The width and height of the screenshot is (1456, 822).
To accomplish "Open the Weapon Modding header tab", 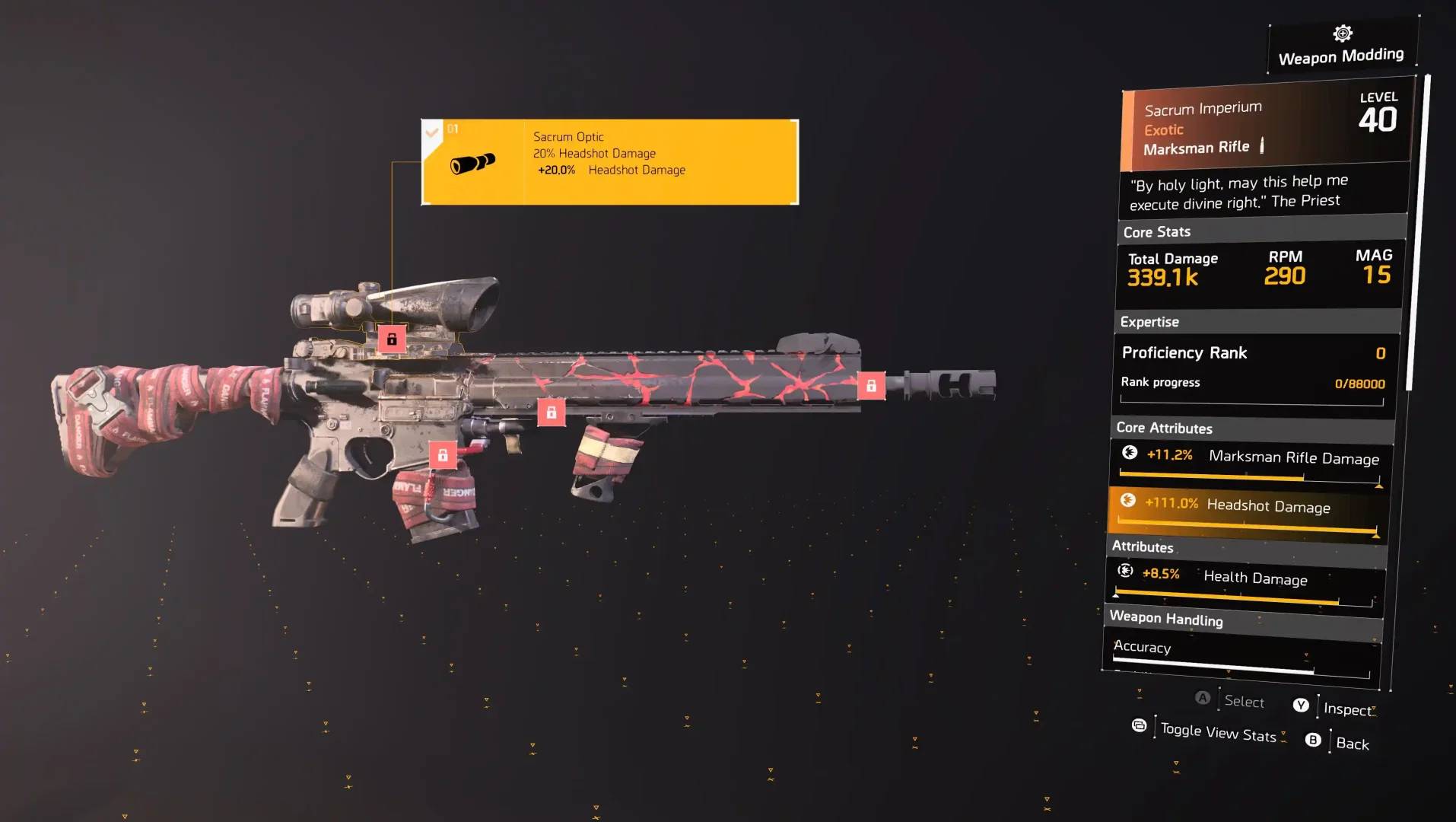I will (x=1341, y=47).
